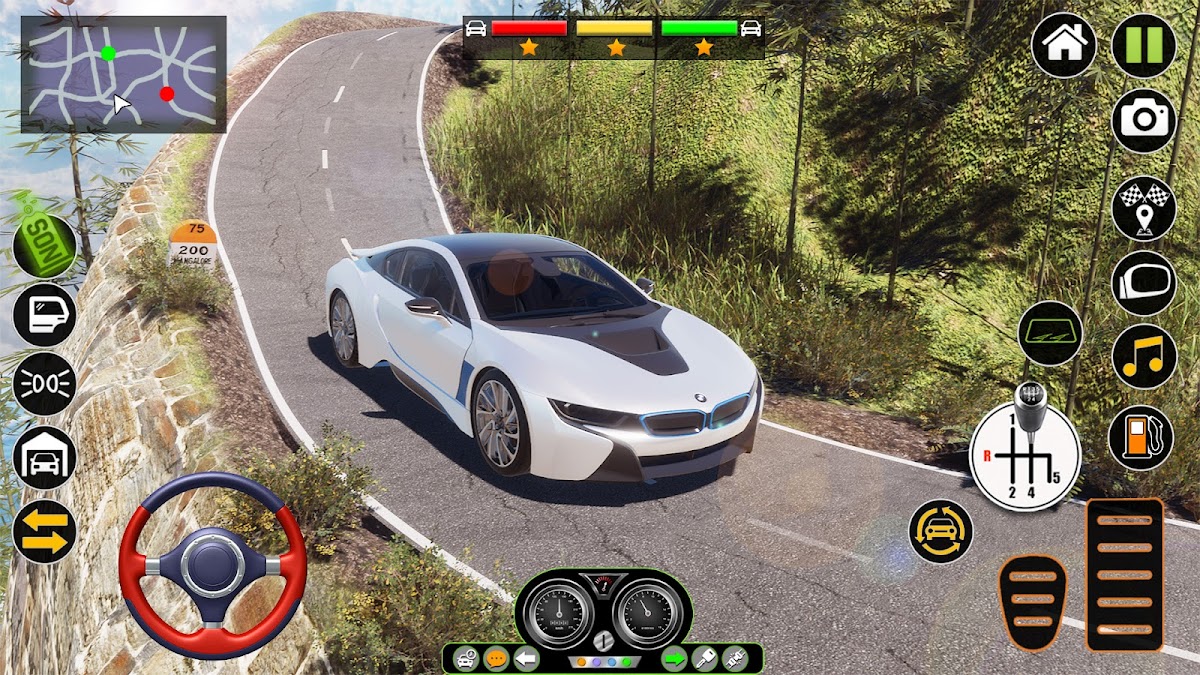1200x675 pixels.
Task: Activate the green NOS boost tag
Action: point(45,243)
